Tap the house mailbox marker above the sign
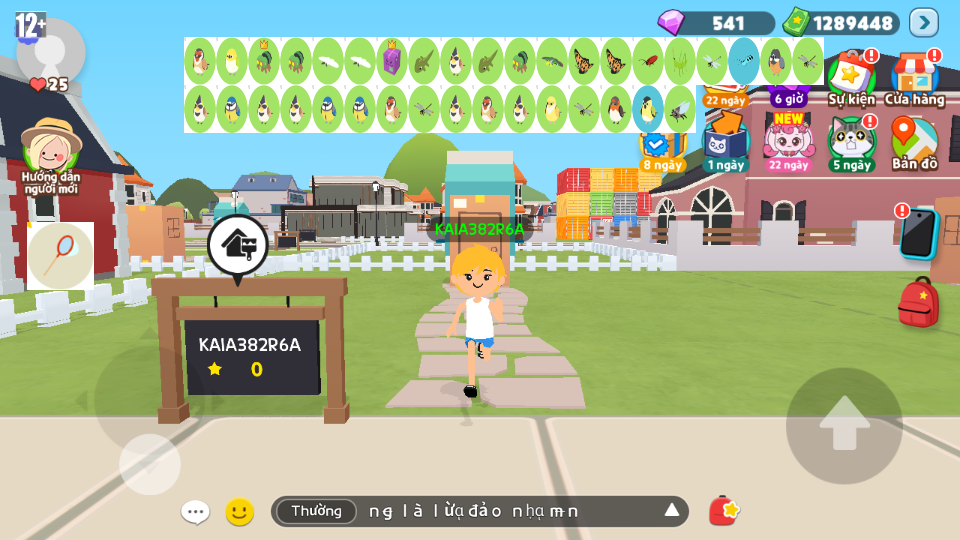Viewport: 960px width, 540px height. pos(237,245)
